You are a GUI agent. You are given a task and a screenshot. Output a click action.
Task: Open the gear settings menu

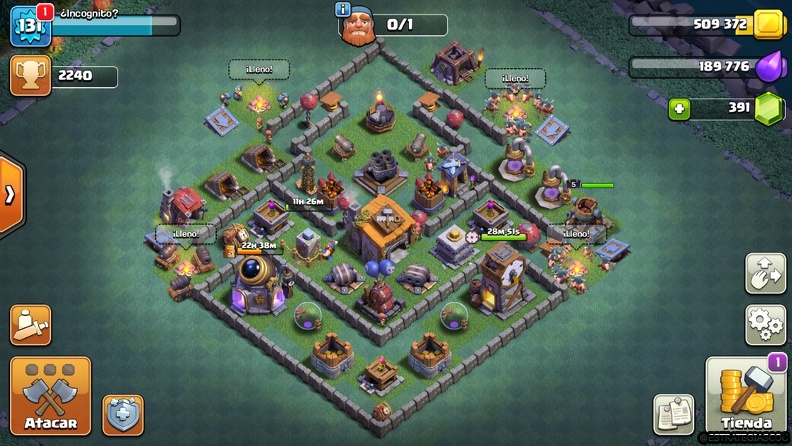tap(765, 325)
